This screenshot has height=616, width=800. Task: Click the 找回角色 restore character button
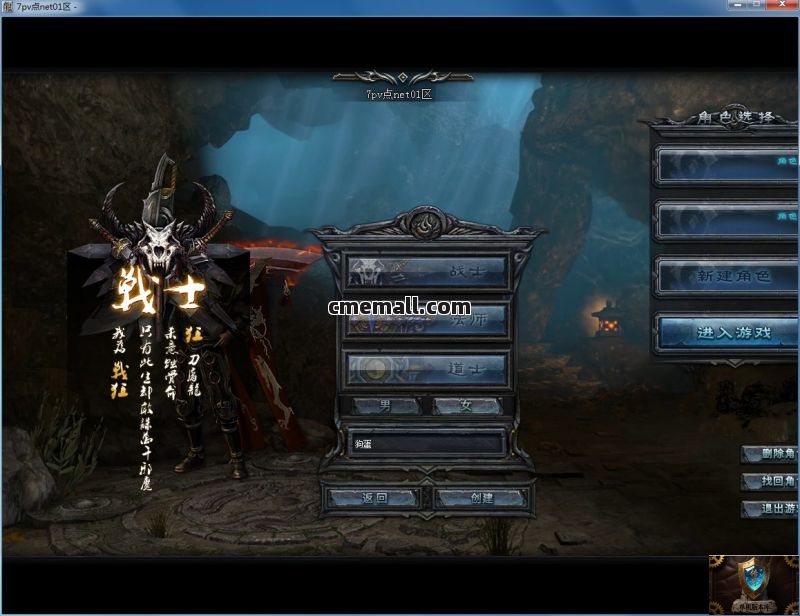(771, 482)
